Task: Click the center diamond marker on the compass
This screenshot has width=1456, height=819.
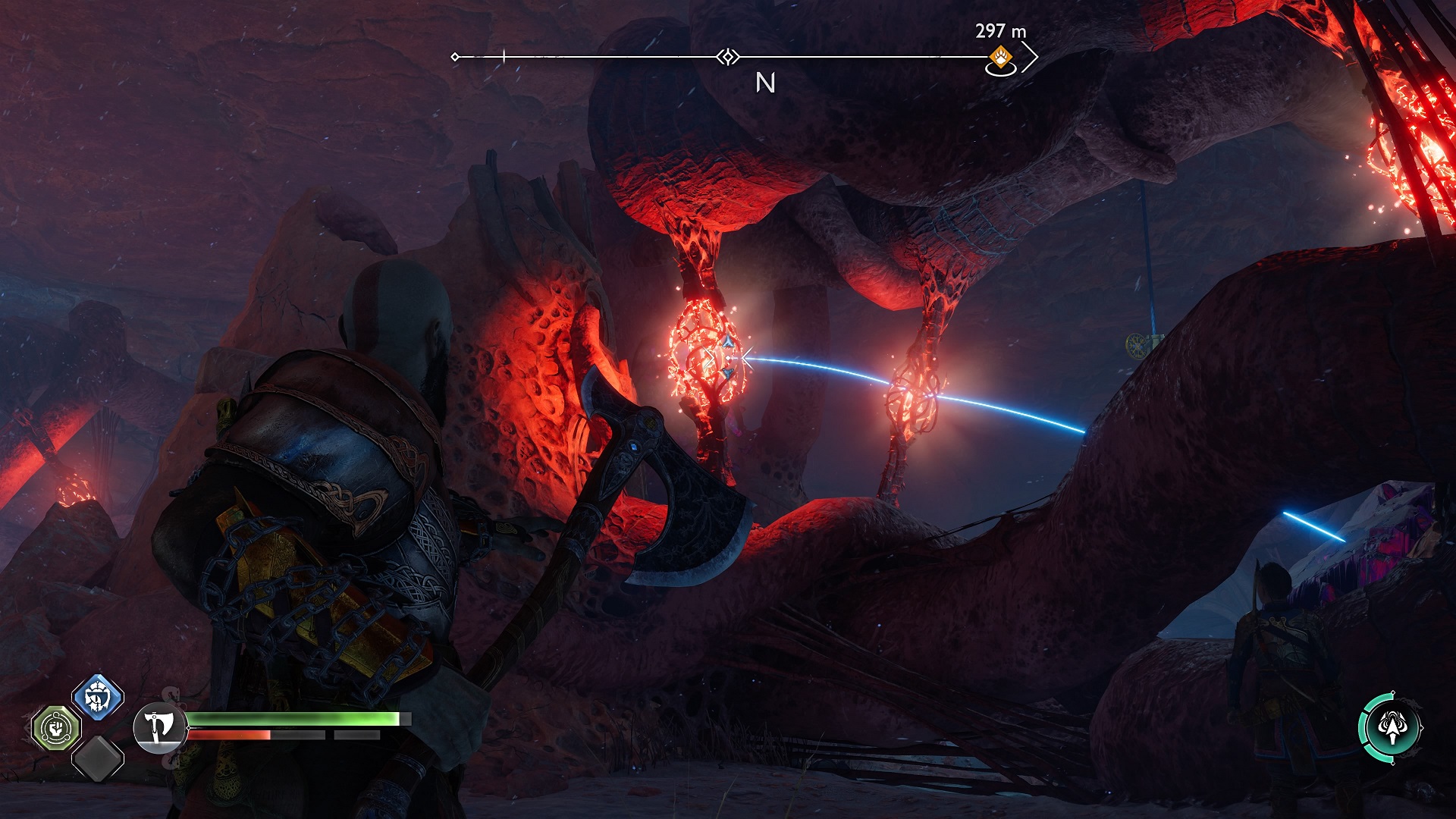Action: [x=728, y=57]
